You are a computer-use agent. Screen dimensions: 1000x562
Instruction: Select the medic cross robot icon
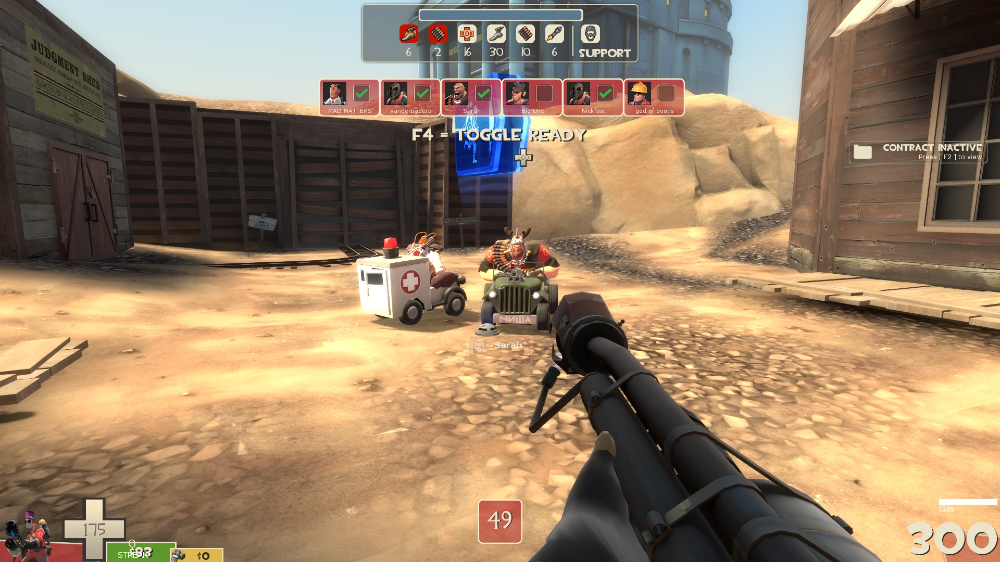pyautogui.click(x=466, y=34)
